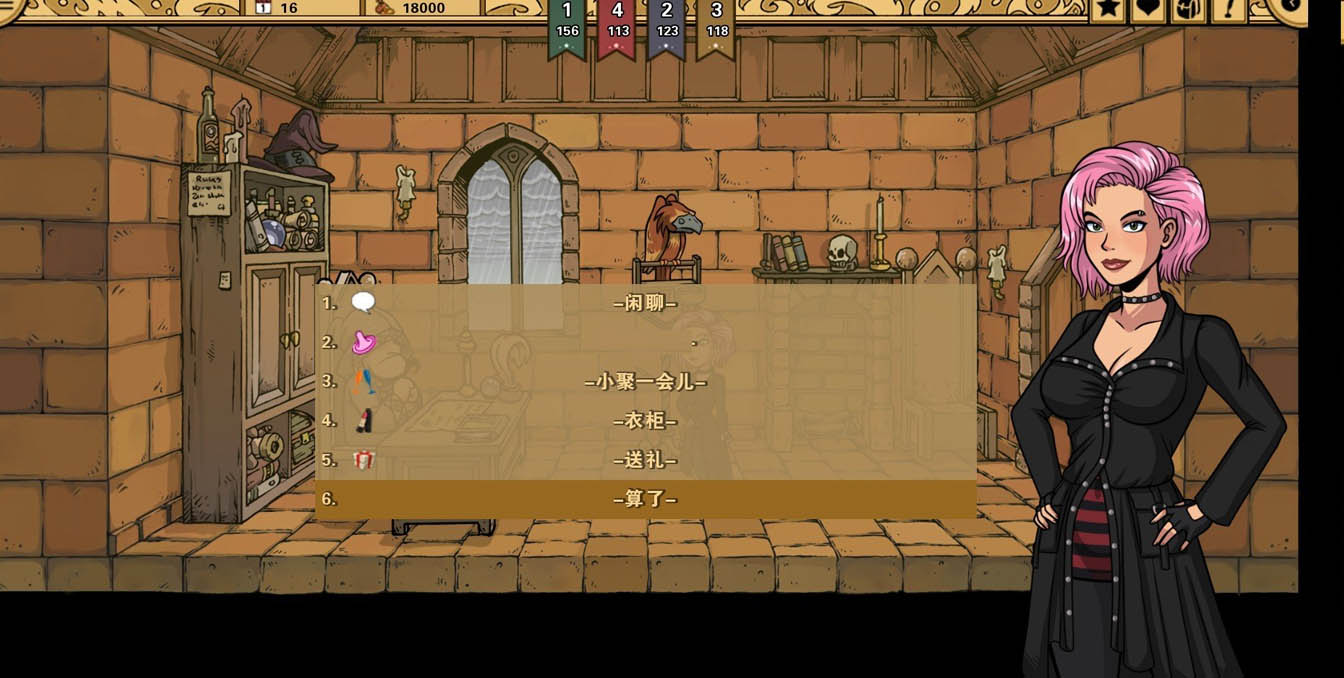
Task: Open the backpack inventory icon
Action: [x=1188, y=9]
